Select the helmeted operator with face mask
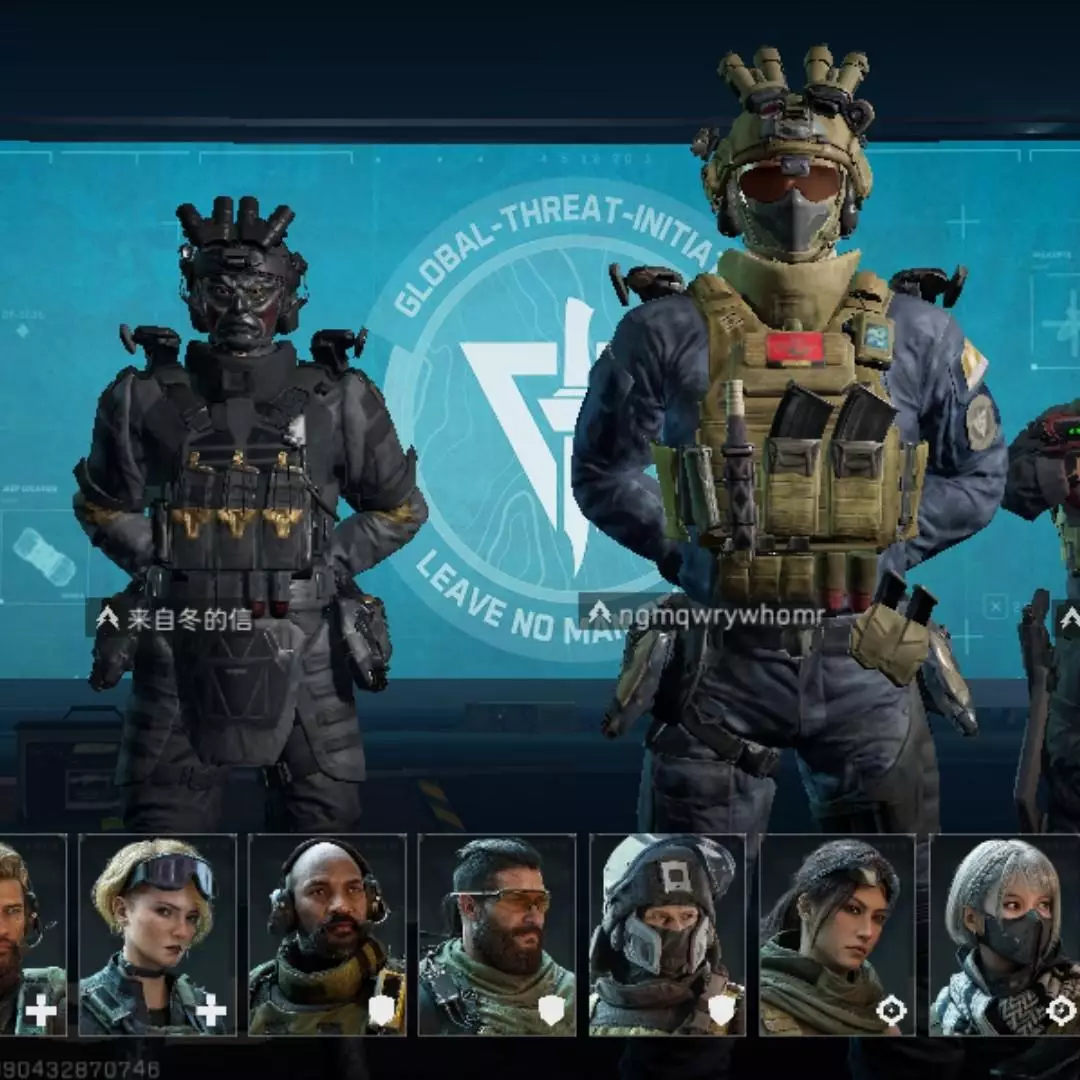Screen dimensions: 1080x1080 pyautogui.click(x=667, y=935)
